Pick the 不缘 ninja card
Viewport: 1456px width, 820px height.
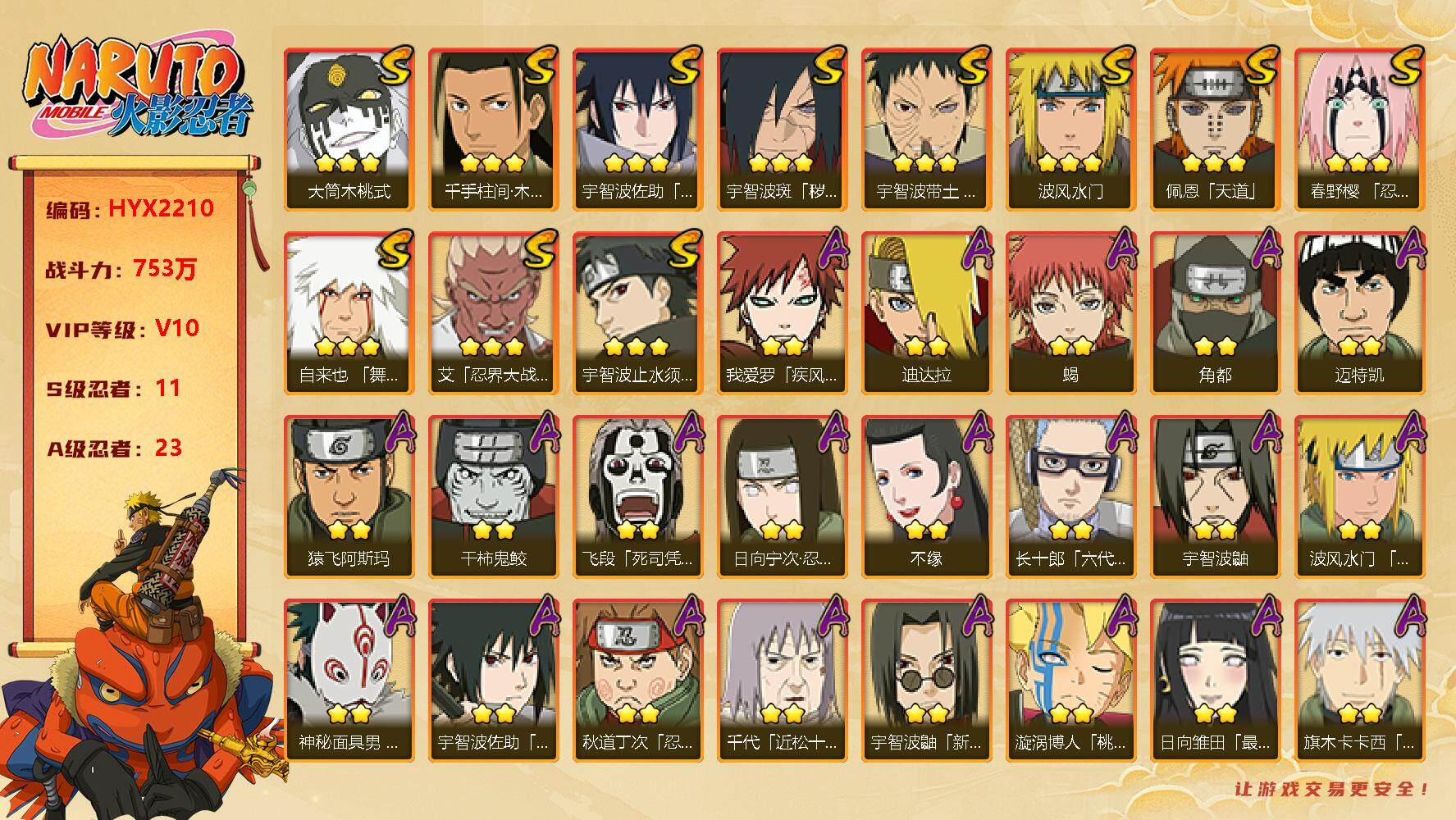[x=926, y=496]
